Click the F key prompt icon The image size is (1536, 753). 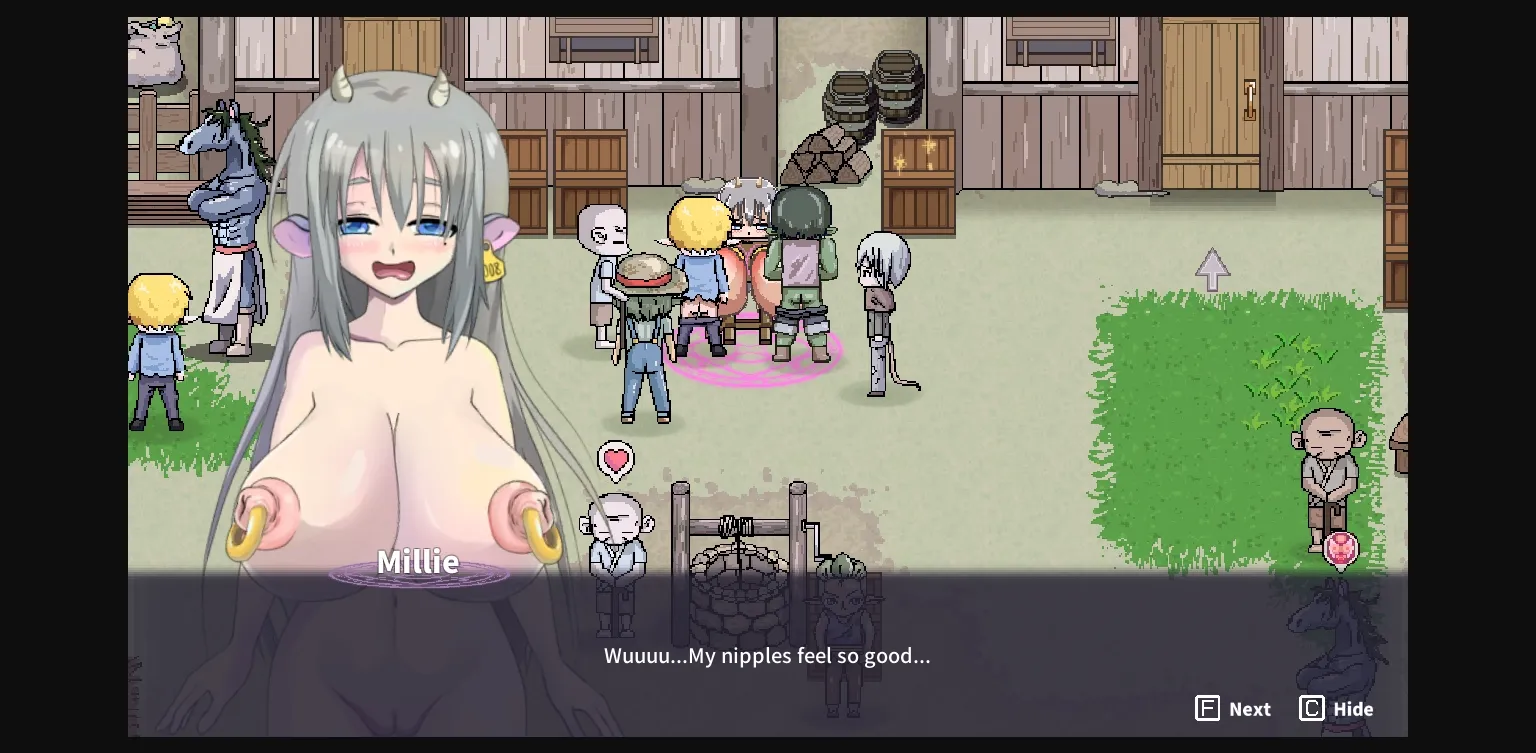pos(1208,708)
